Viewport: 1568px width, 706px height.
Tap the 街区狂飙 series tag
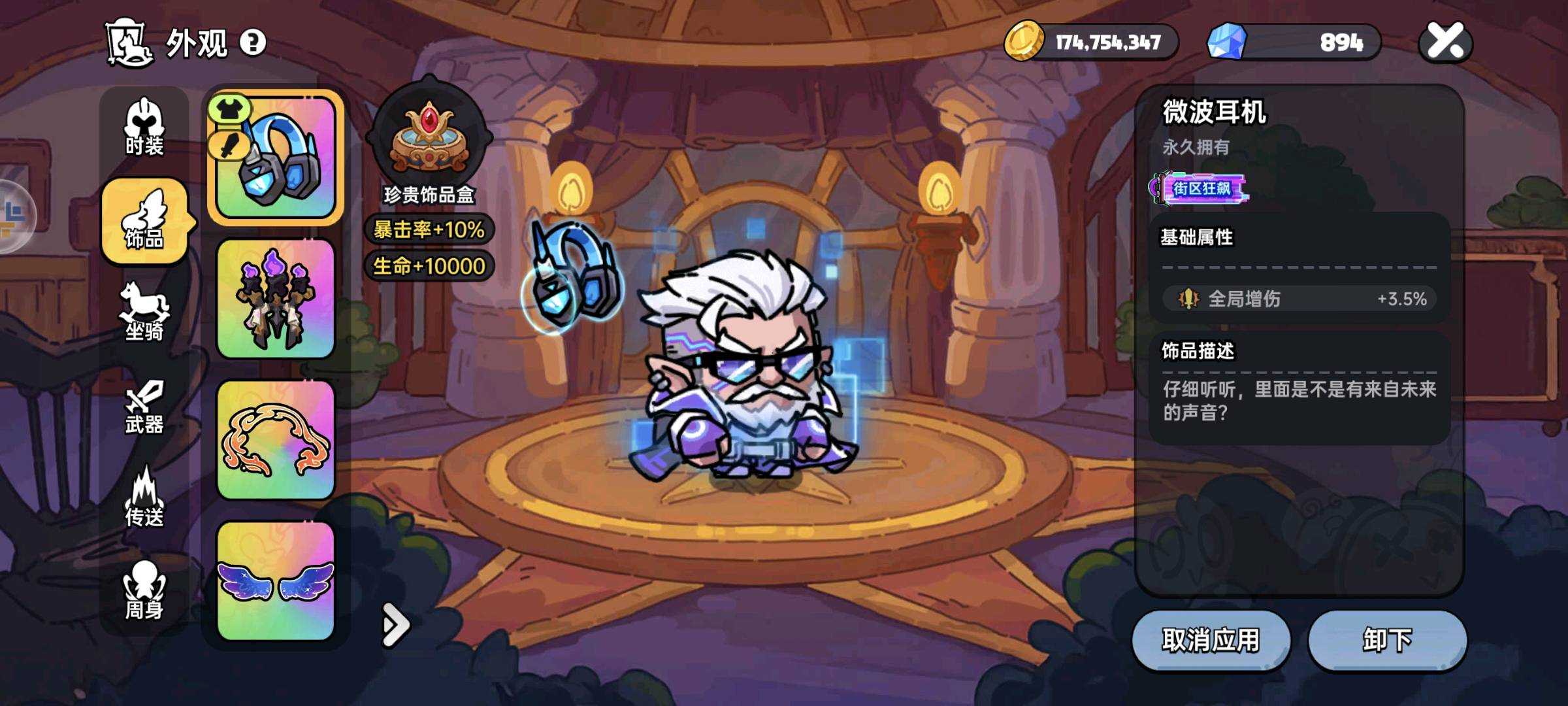point(1201,189)
